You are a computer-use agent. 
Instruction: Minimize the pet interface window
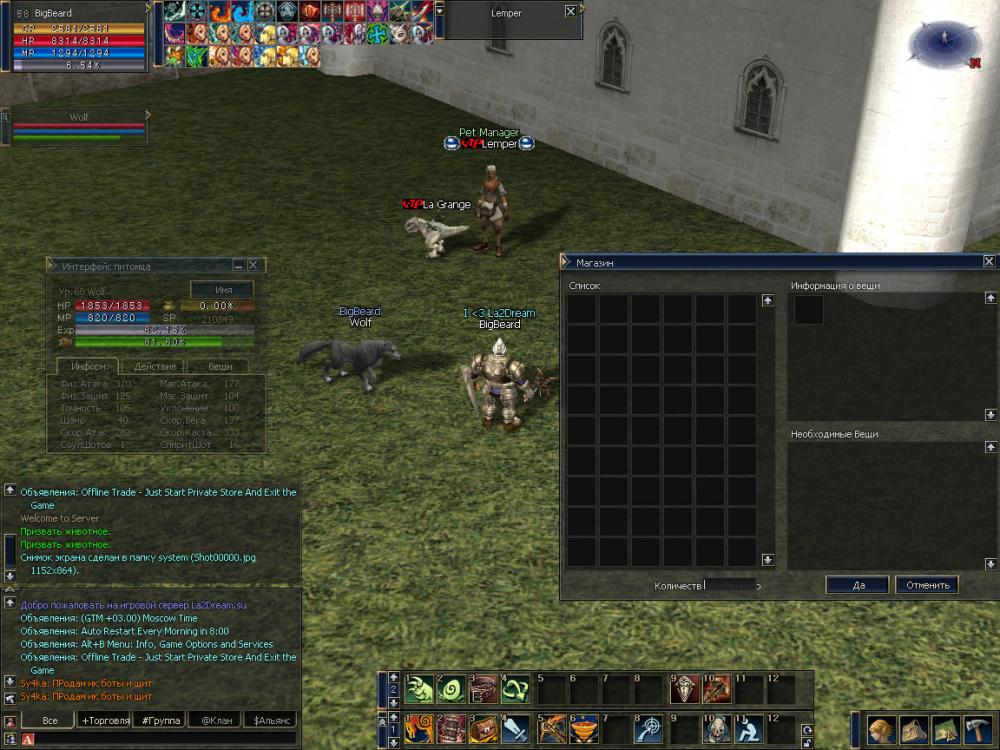pos(239,265)
